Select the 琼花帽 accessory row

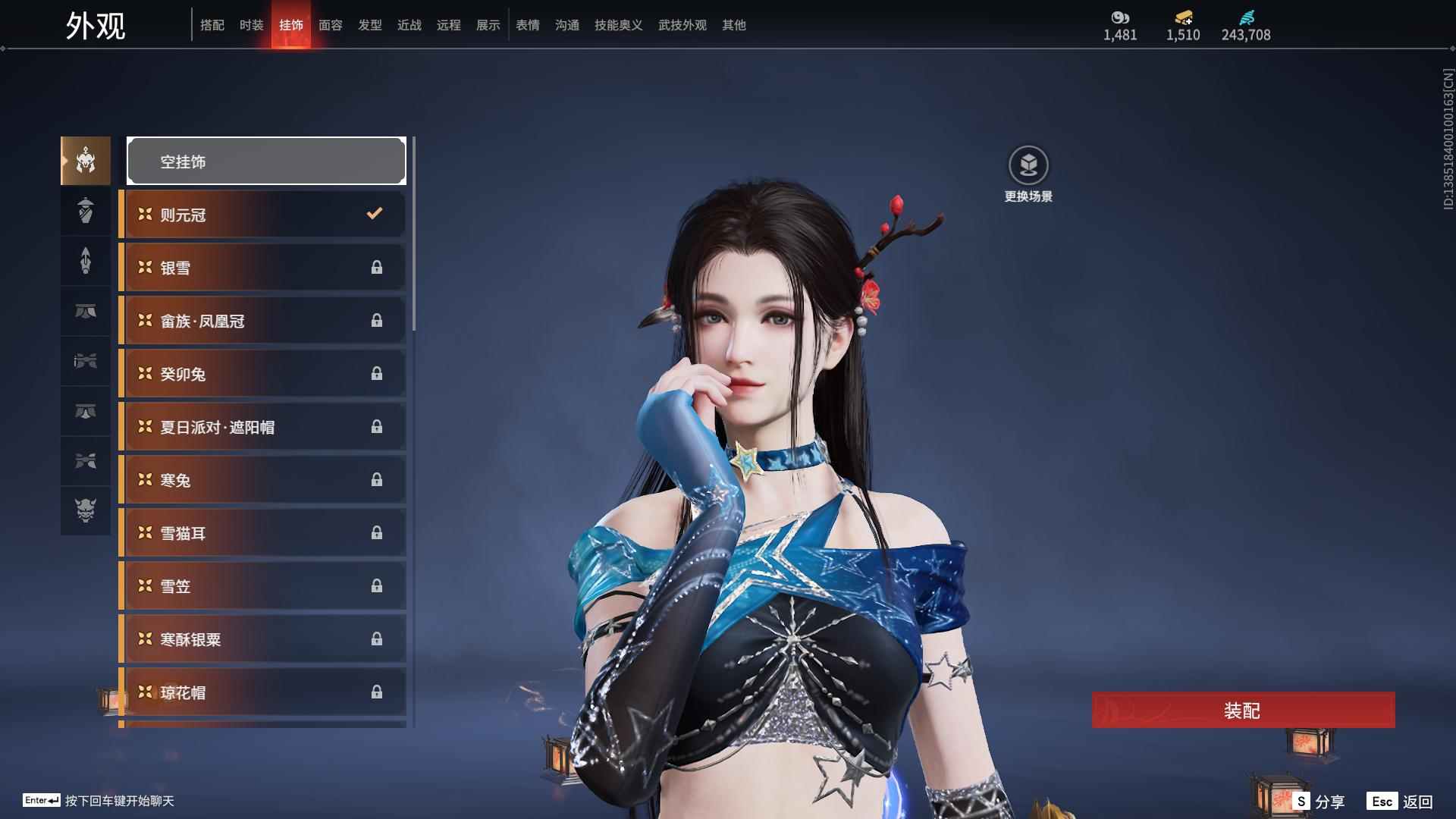pyautogui.click(x=263, y=692)
